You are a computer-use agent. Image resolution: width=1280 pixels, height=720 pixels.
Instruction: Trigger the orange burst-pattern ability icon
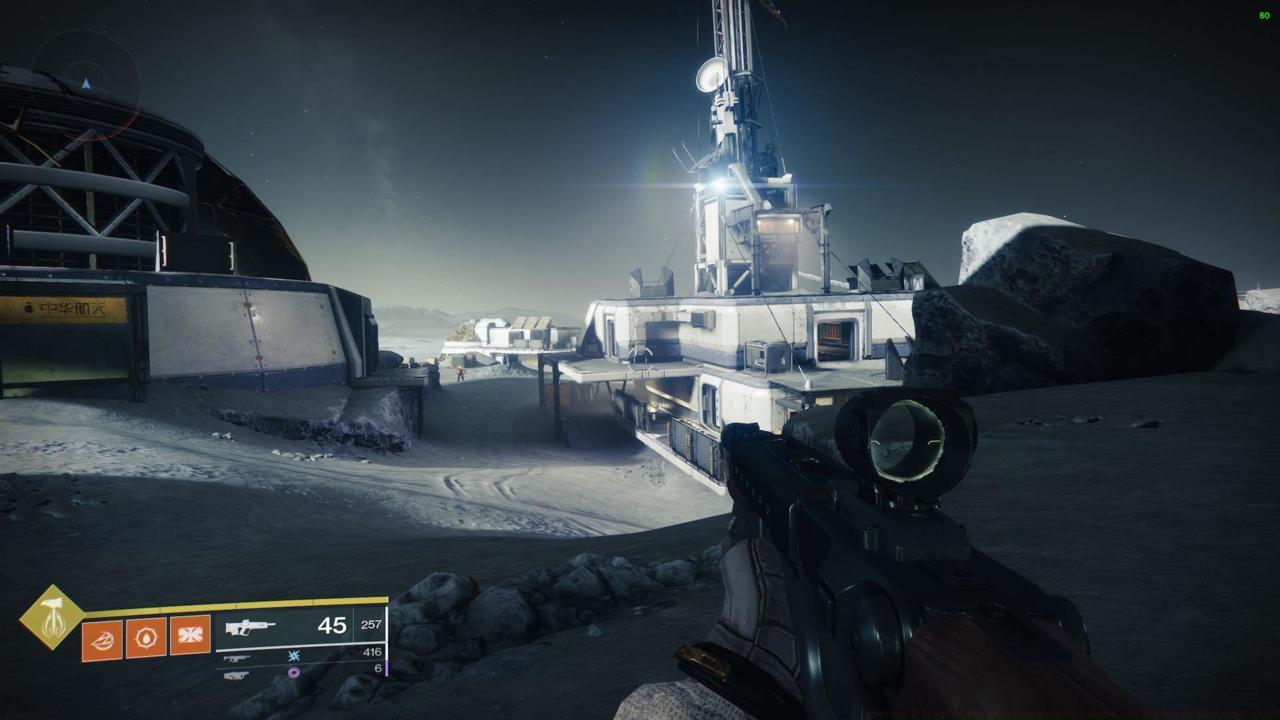point(190,636)
